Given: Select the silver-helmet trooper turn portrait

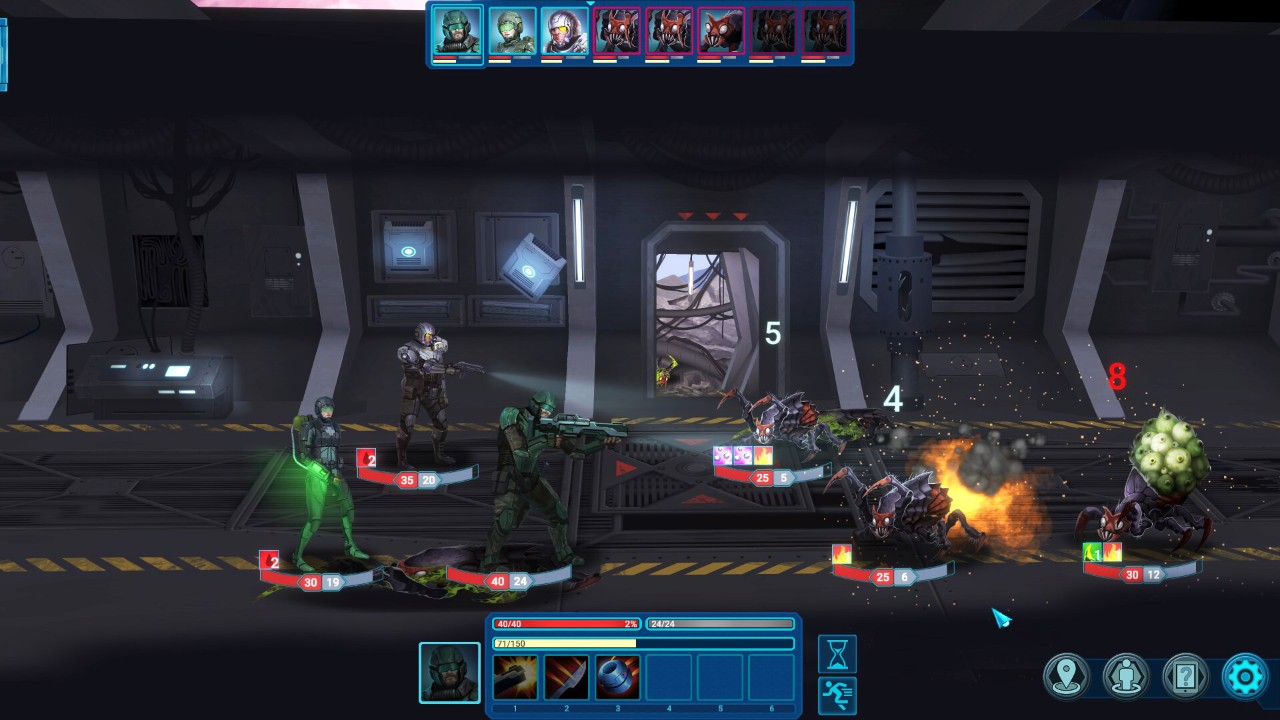Looking at the screenshot, I should click(564, 31).
